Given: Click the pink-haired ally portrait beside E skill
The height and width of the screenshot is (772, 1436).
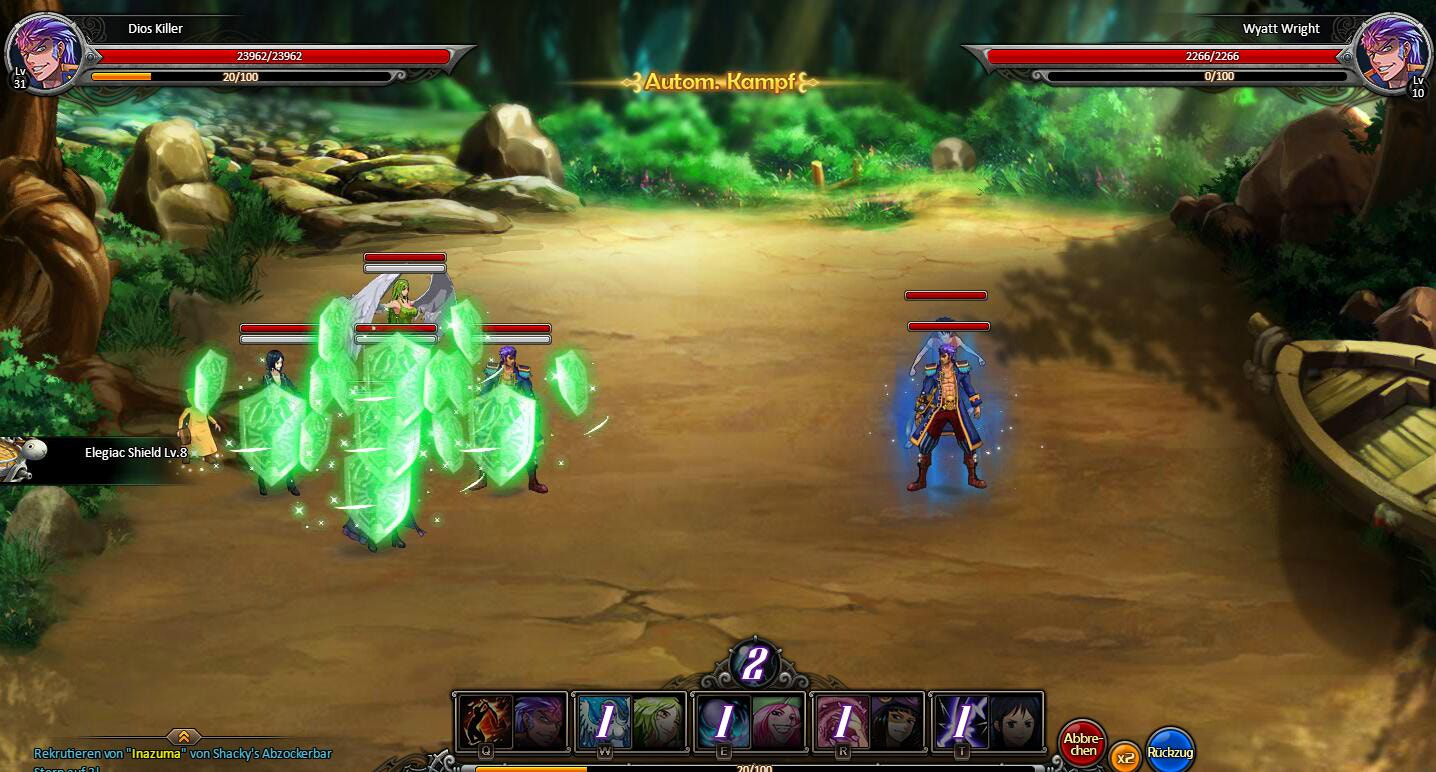Looking at the screenshot, I should (777, 719).
